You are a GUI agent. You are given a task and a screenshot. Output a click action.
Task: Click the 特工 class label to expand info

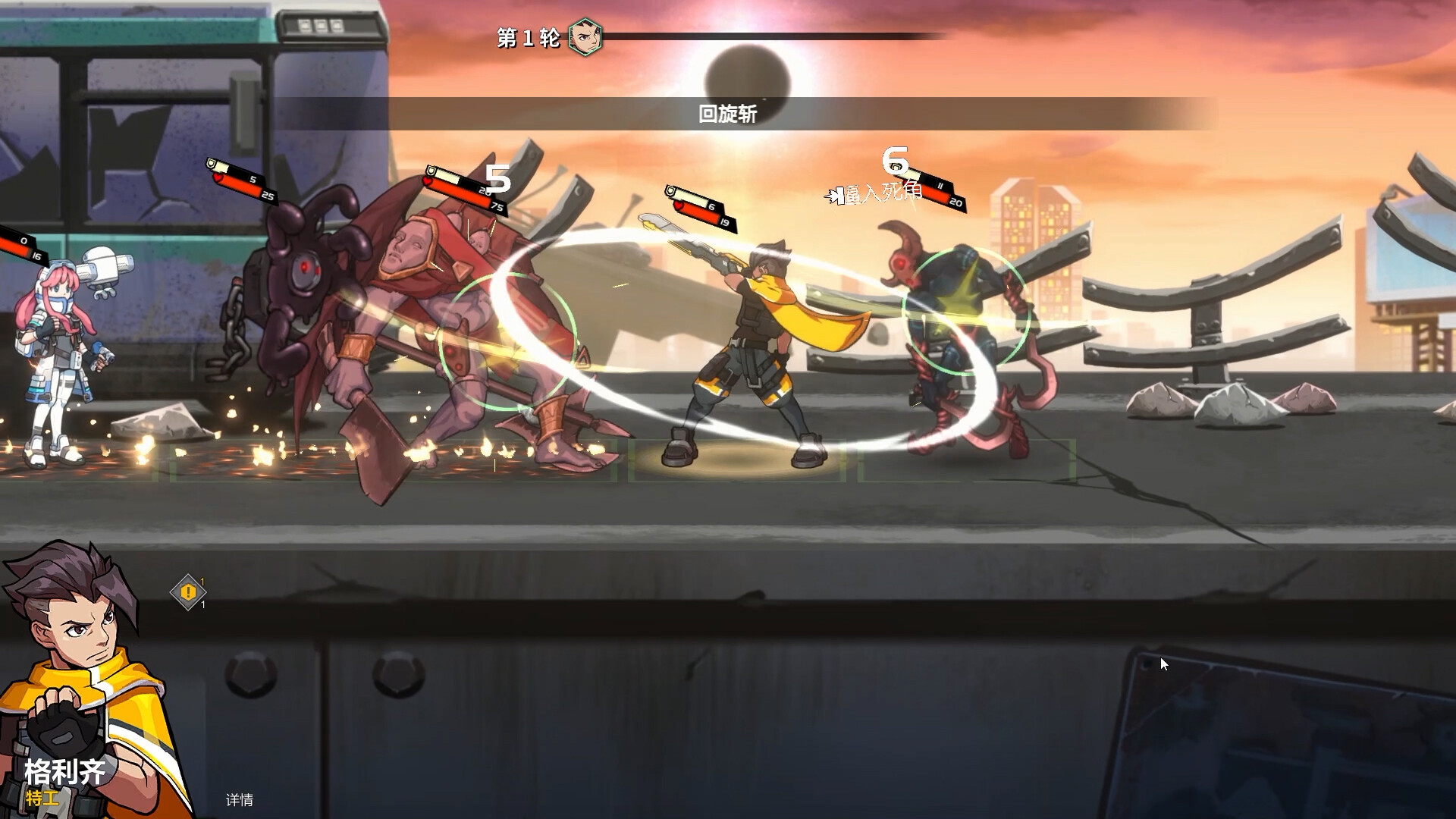coord(44,797)
